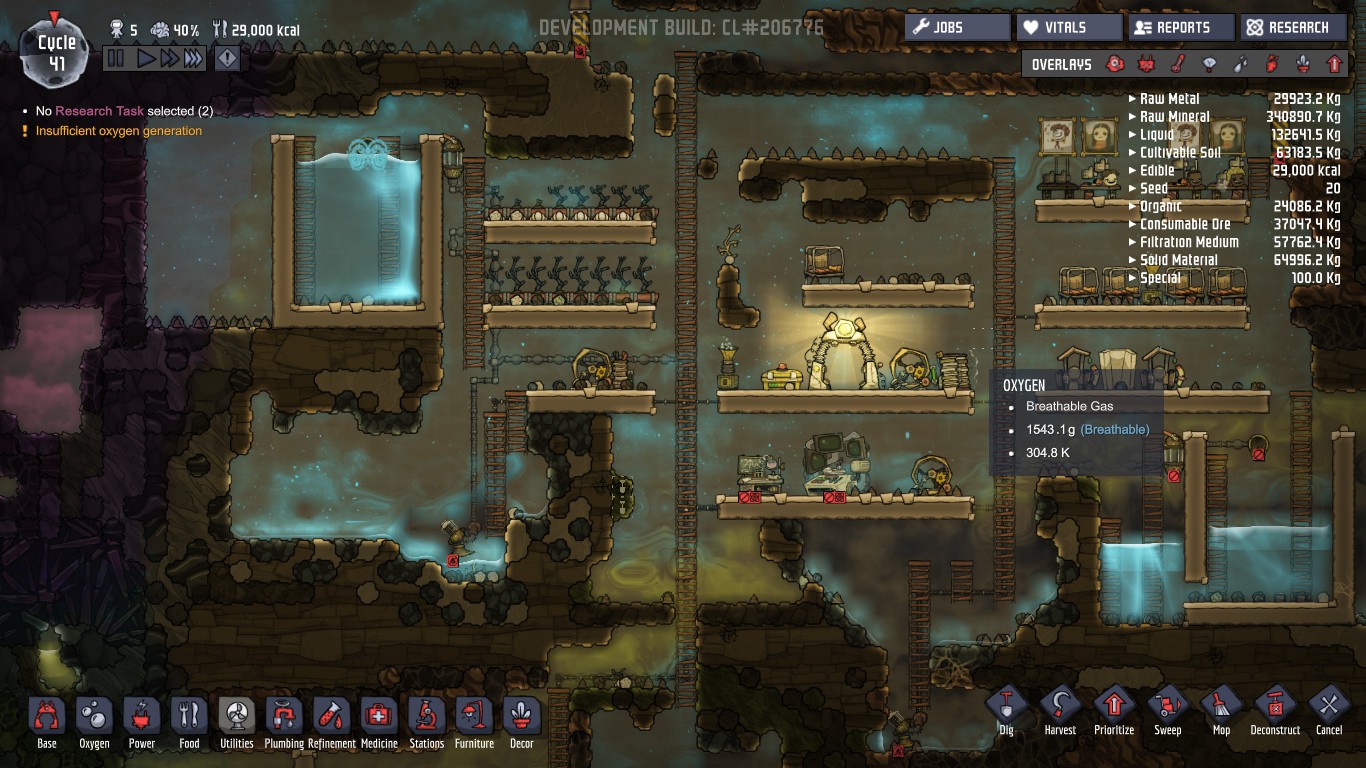Toggle the red alert exclamation button
The image size is (1366, 768).
[x=227, y=59]
